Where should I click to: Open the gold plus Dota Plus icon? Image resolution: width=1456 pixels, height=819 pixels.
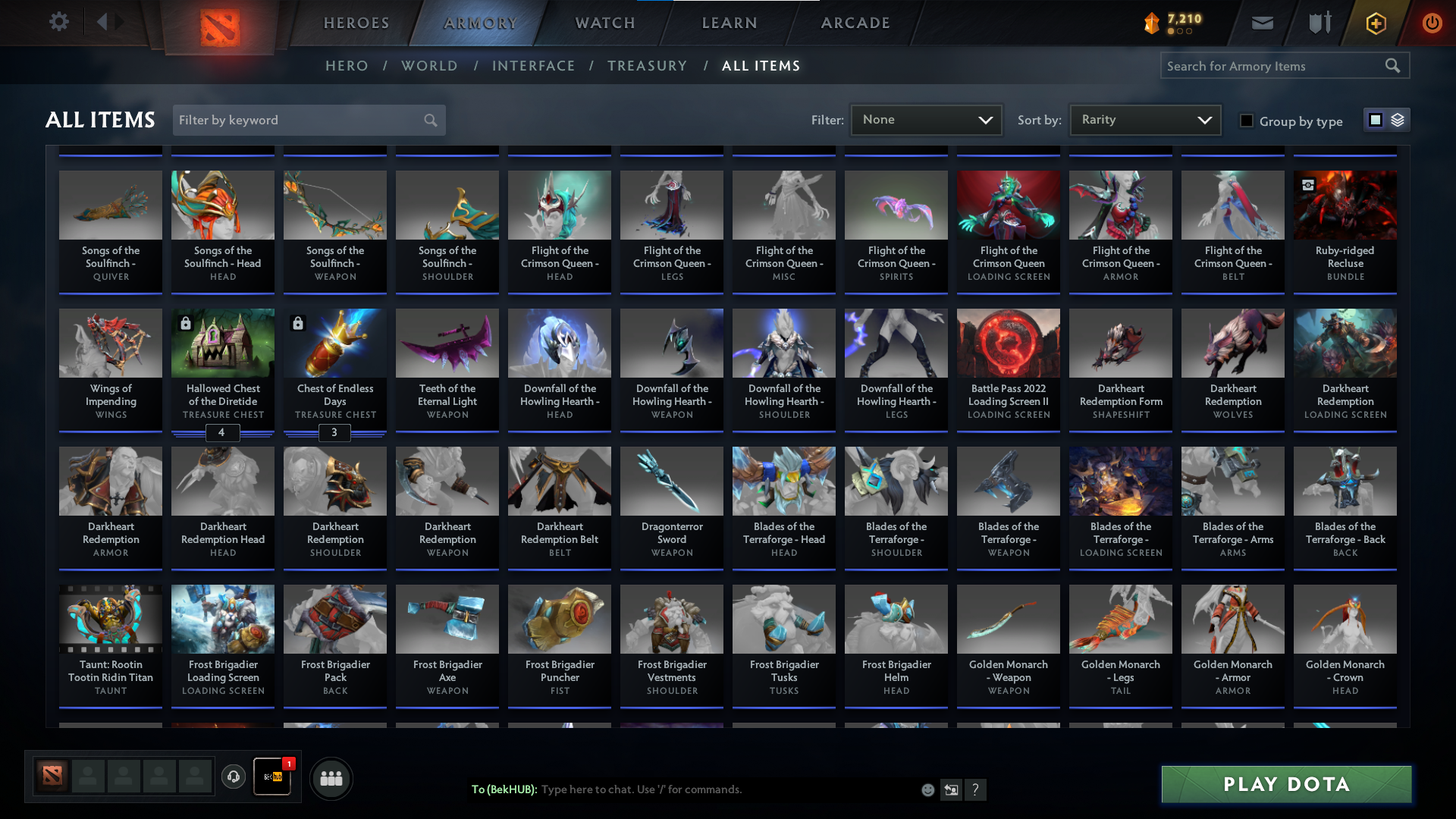tap(1375, 23)
